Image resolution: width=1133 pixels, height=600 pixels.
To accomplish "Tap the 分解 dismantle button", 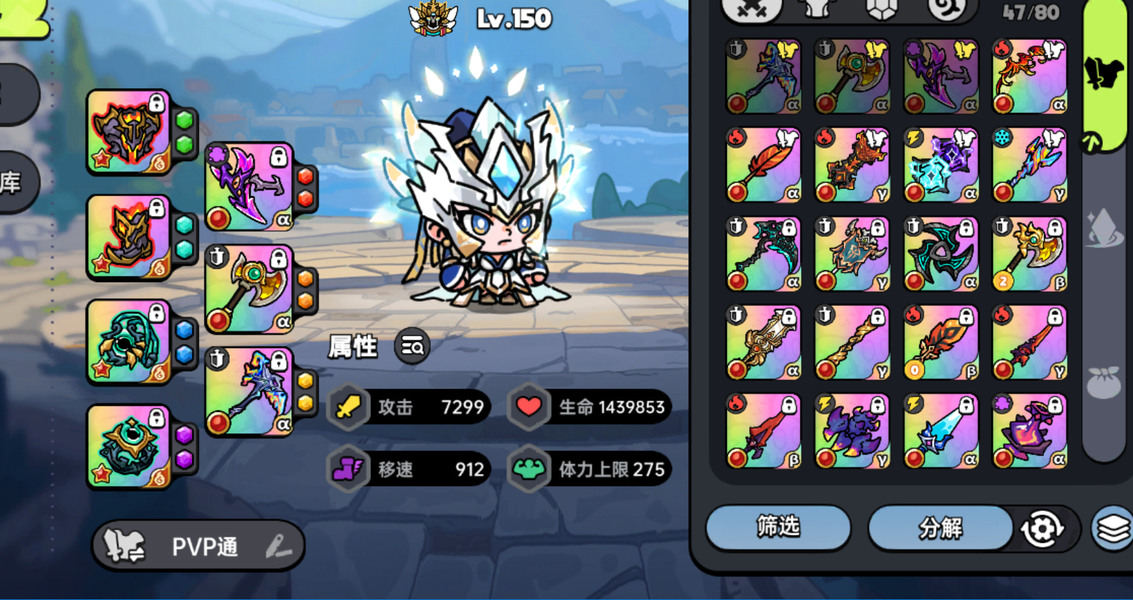I will [940, 527].
